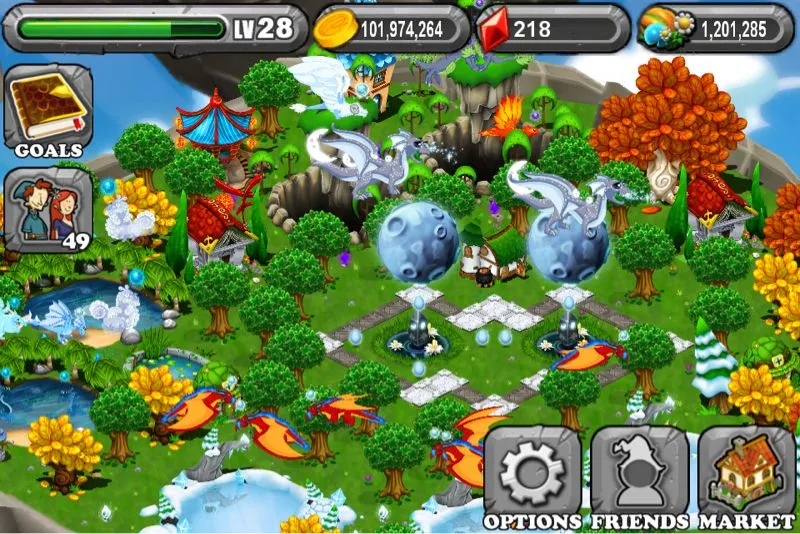Viewport: 800px width, 534px height.
Task: Open the Options gear menu
Action: [532, 477]
